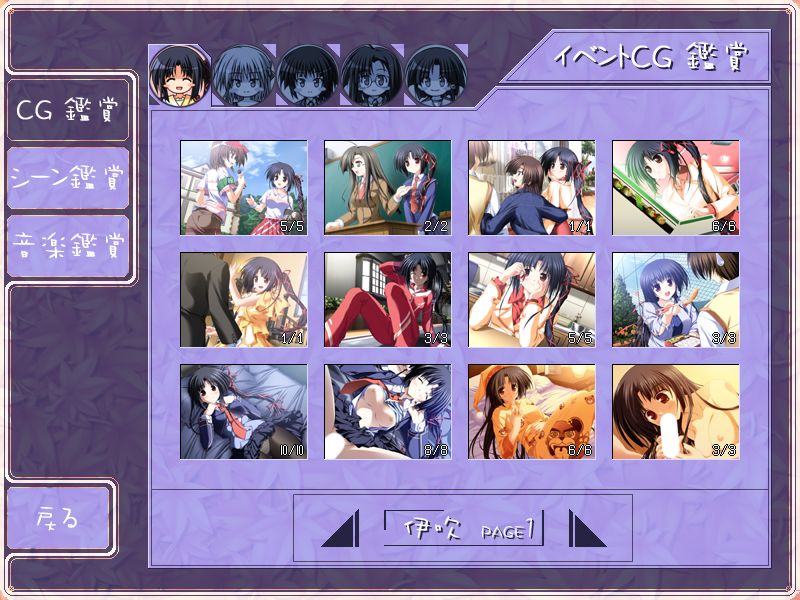
Task: Go back with the 戻る button
Action: click(58, 518)
